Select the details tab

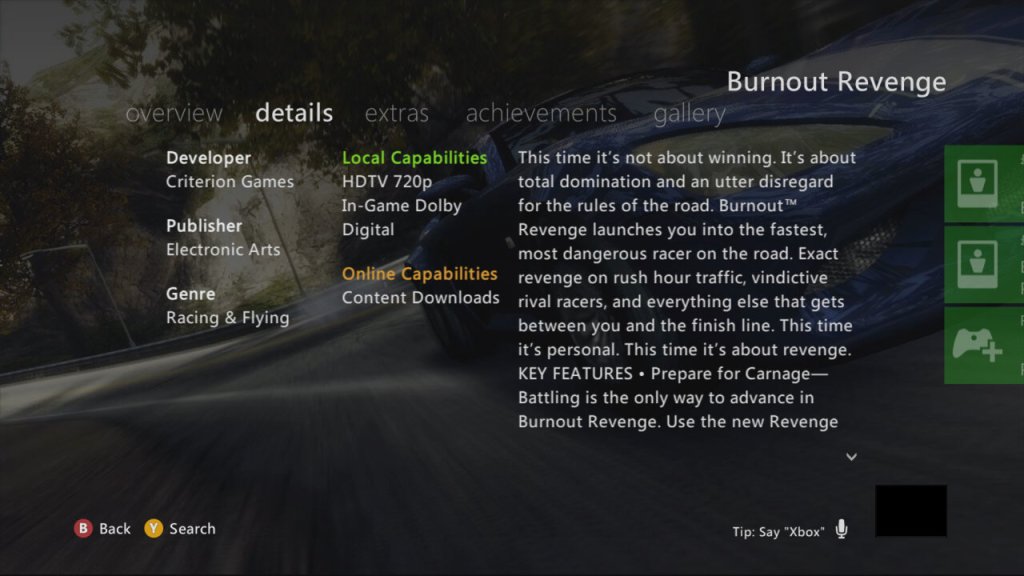click(294, 113)
